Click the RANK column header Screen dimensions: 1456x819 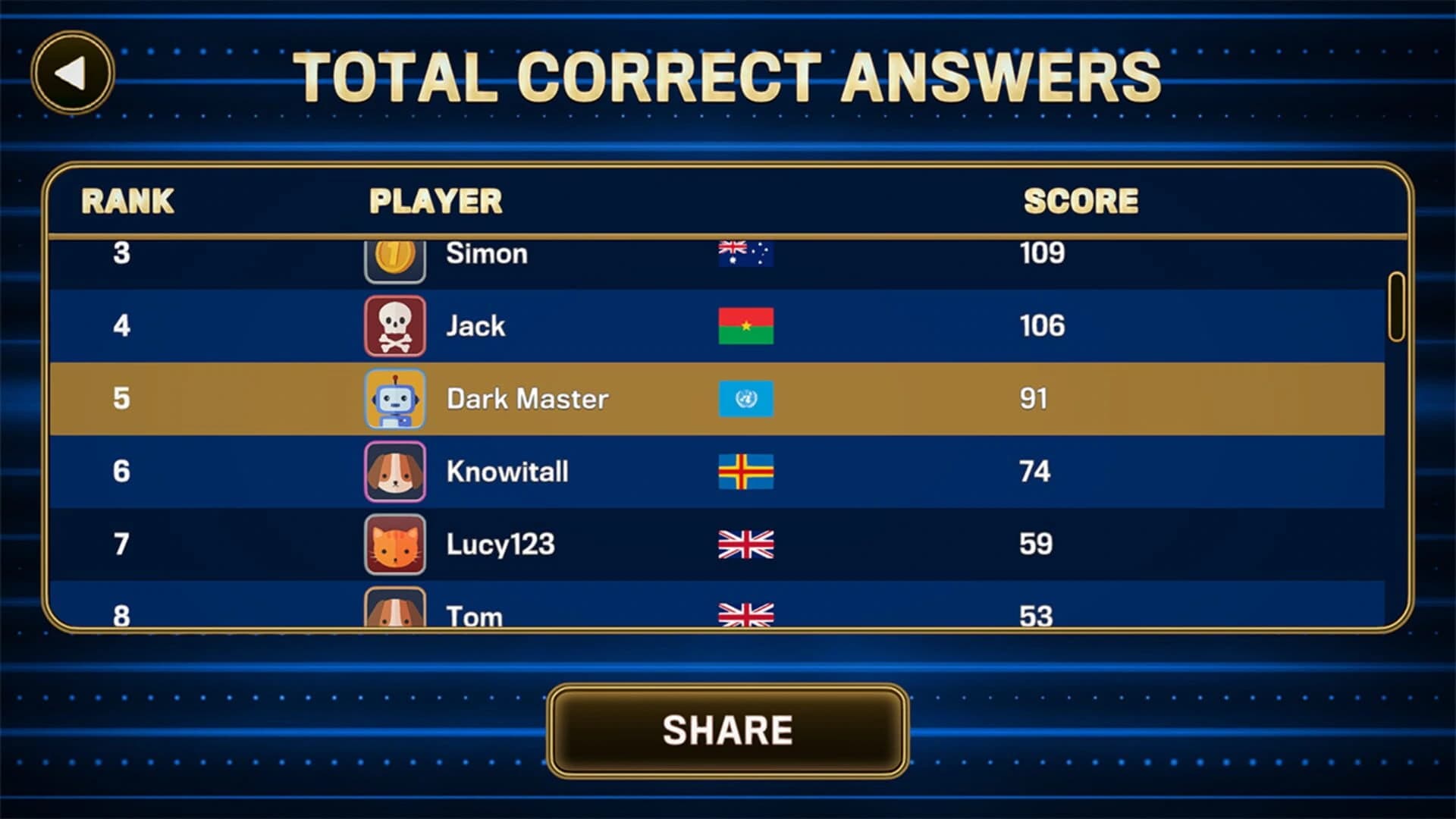127,201
